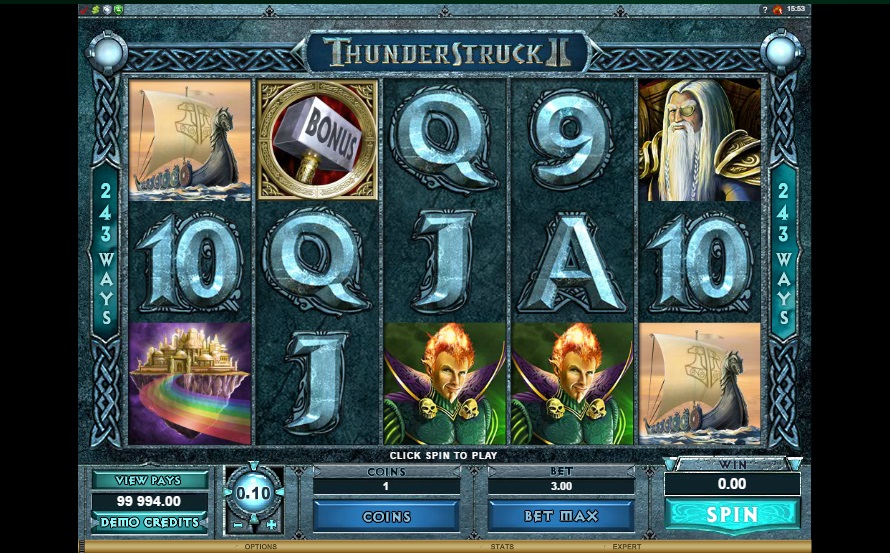Screen dimensions: 890x553
Task: Show the STATS panel
Action: point(502,547)
